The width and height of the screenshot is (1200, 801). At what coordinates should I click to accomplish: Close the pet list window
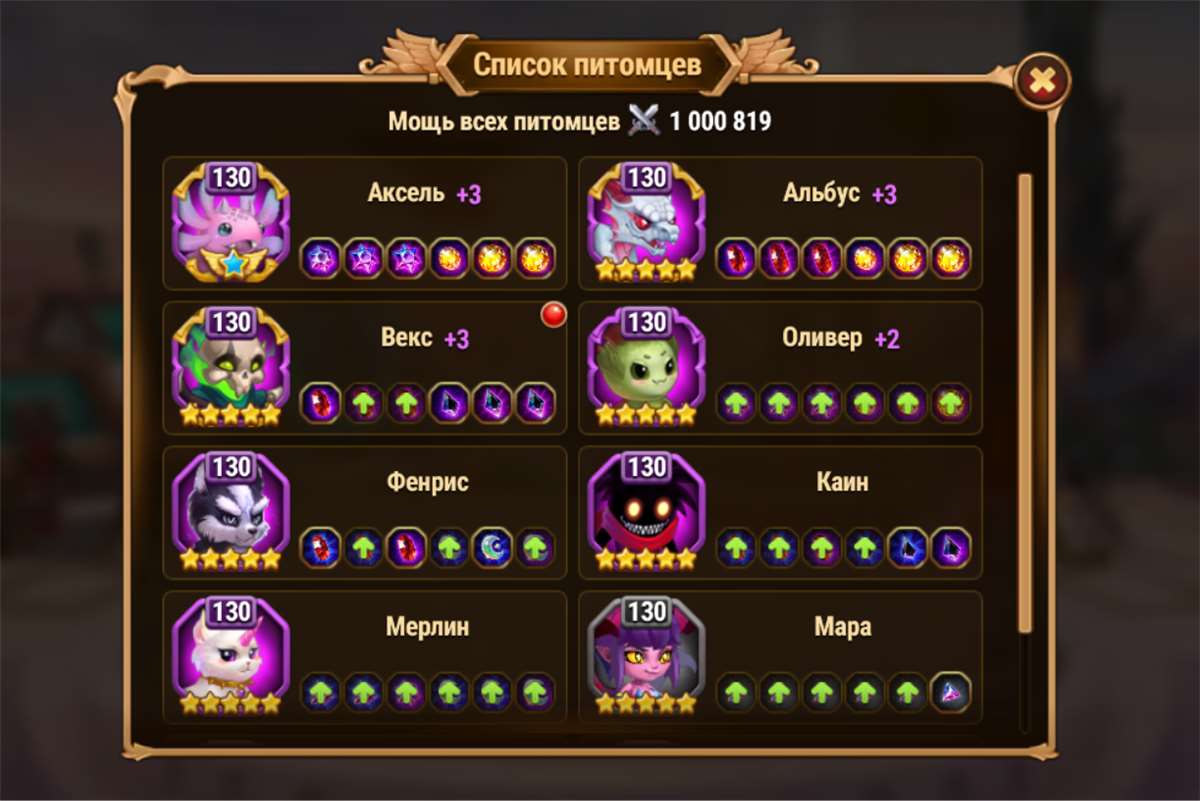pos(1042,81)
